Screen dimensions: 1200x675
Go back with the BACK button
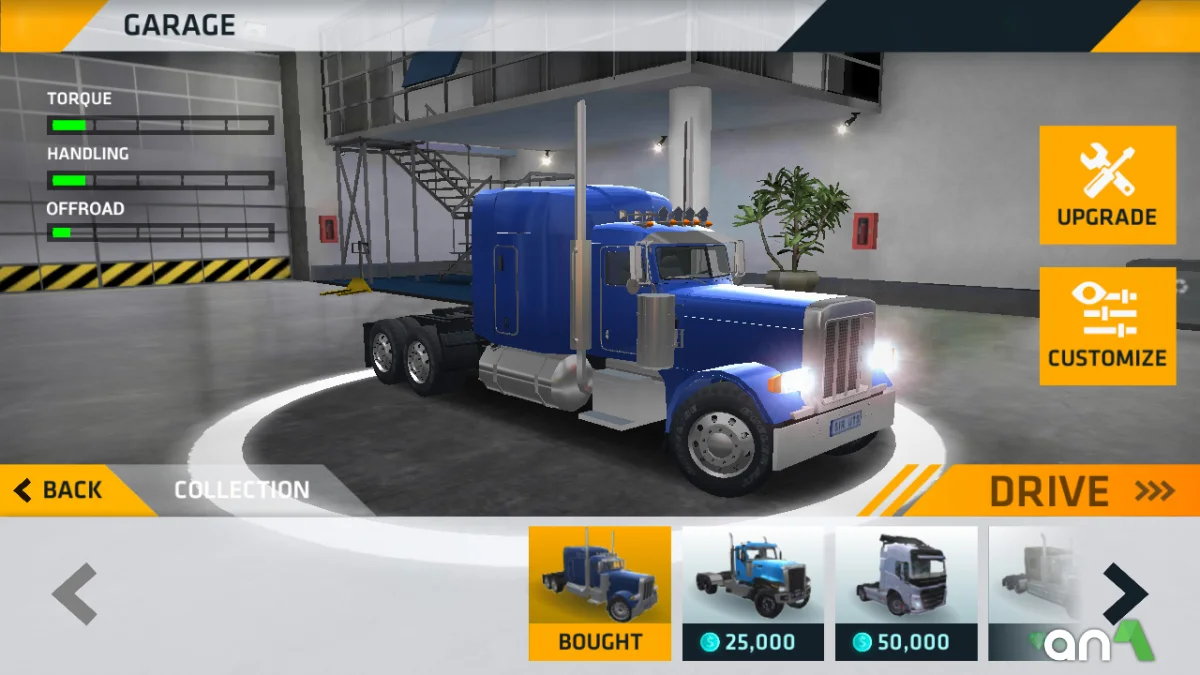60,490
